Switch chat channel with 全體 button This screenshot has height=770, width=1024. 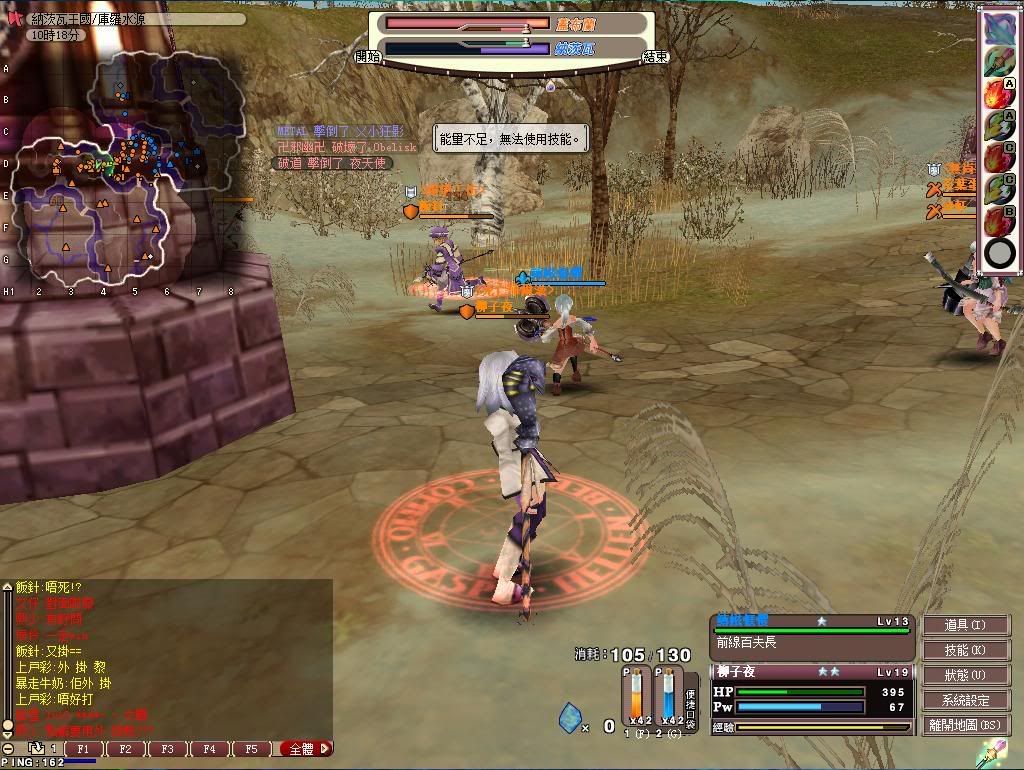pyautogui.click(x=306, y=748)
